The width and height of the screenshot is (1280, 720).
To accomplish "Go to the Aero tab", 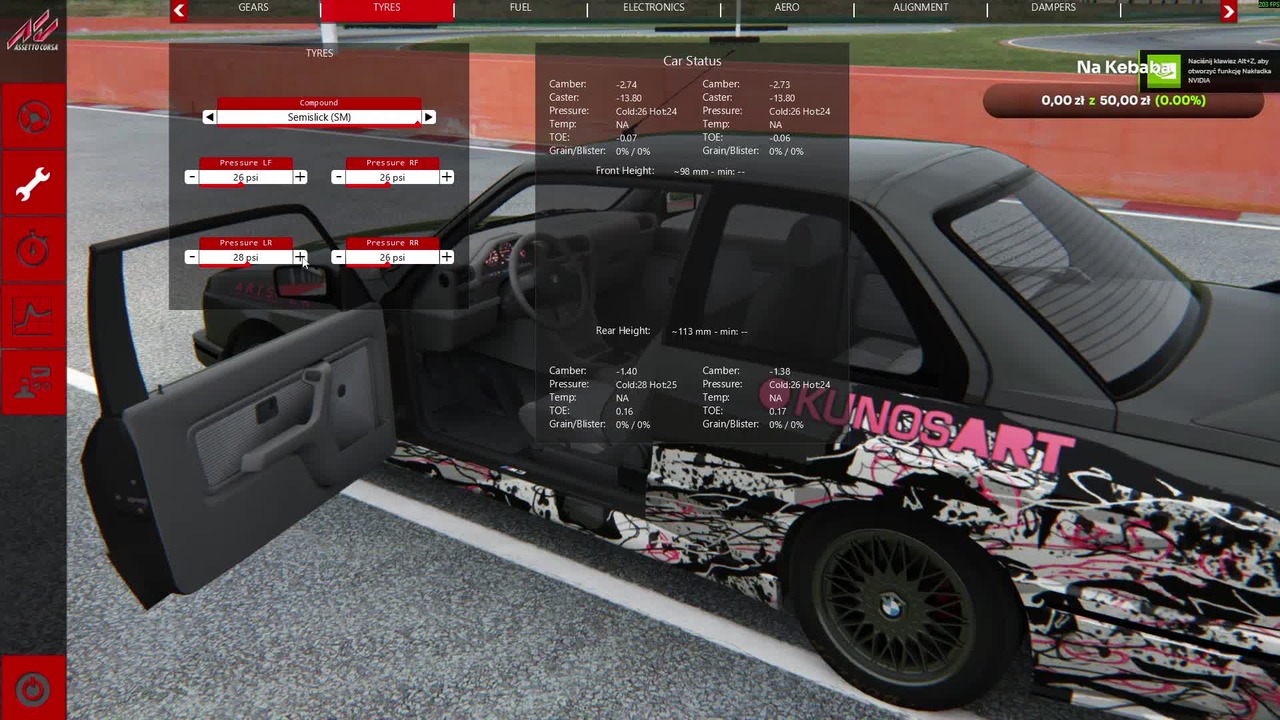I will 787,8.
